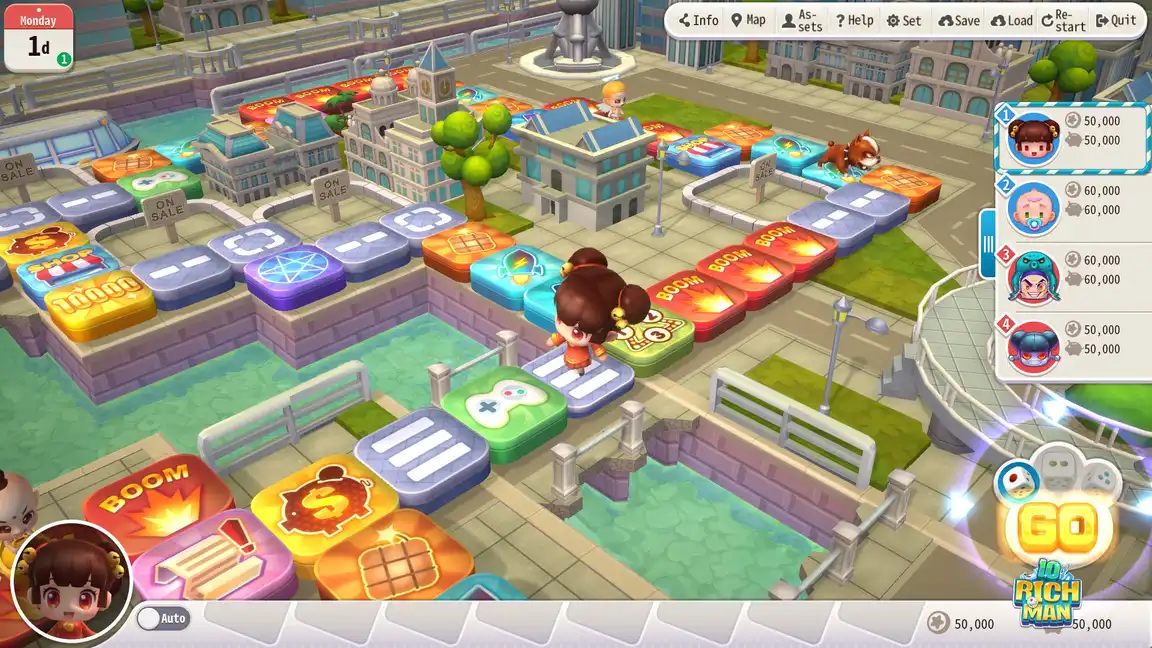
Task: Open the Set options menu
Action: pyautogui.click(x=904, y=20)
